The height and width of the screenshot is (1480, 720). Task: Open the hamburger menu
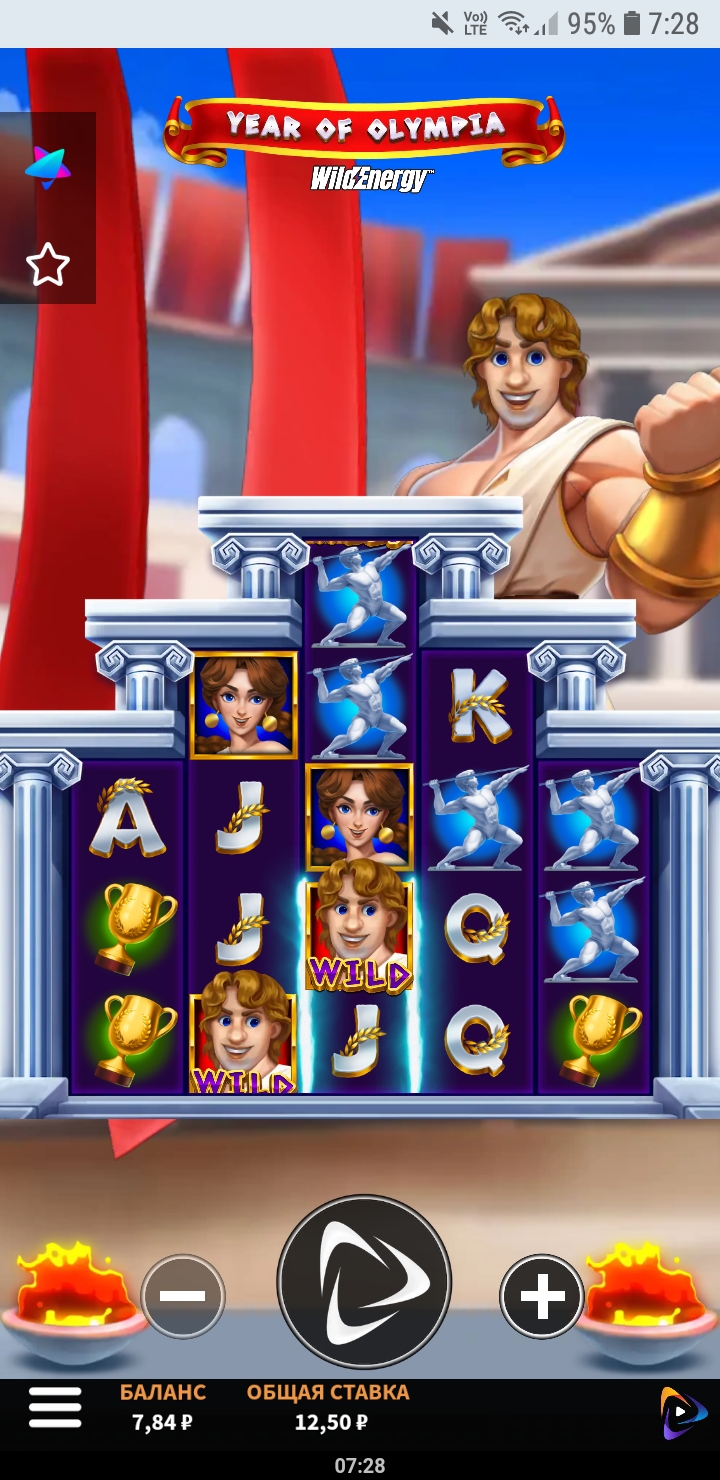point(55,1408)
